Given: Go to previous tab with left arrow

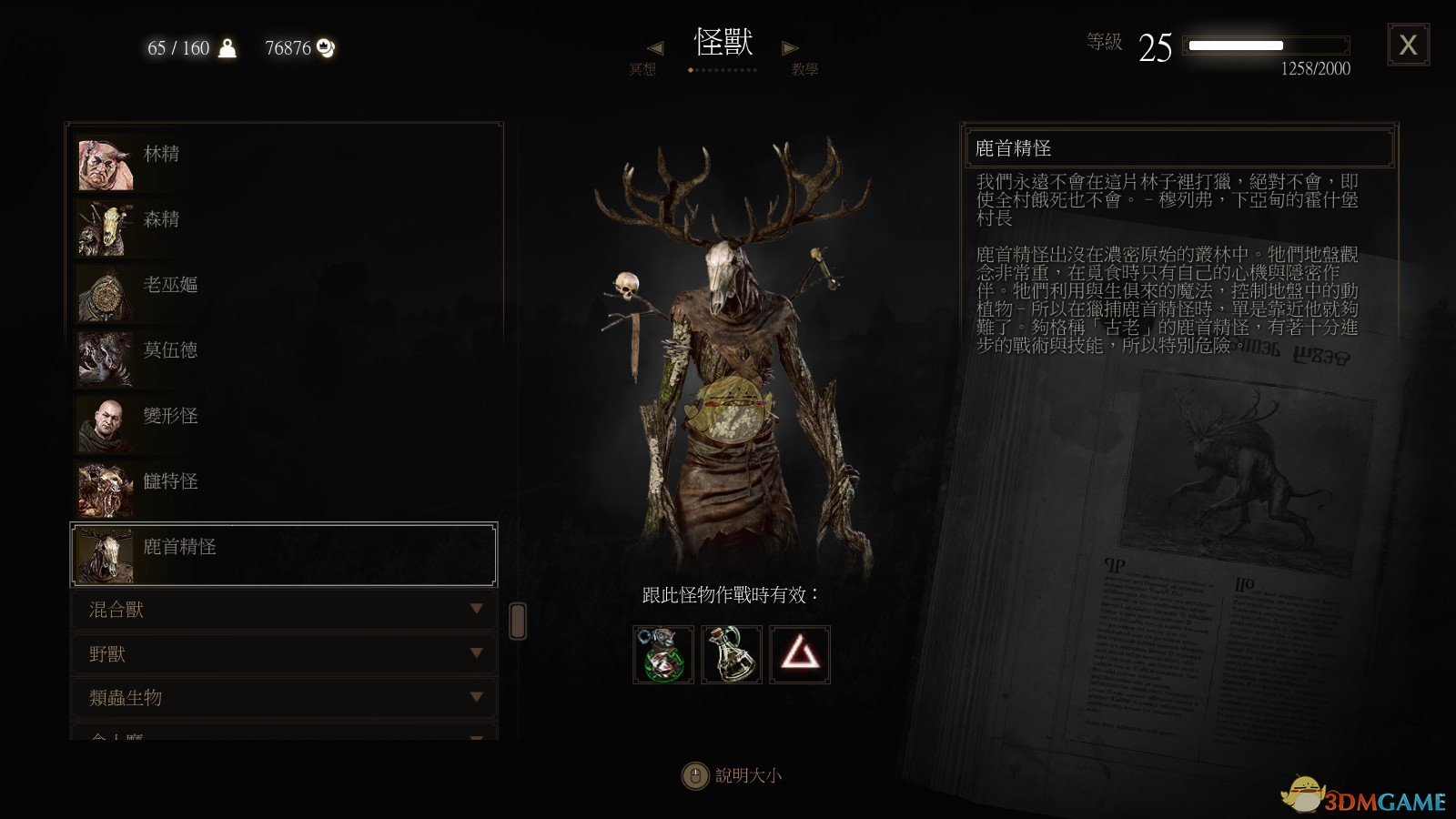Looking at the screenshot, I should coord(654,47).
